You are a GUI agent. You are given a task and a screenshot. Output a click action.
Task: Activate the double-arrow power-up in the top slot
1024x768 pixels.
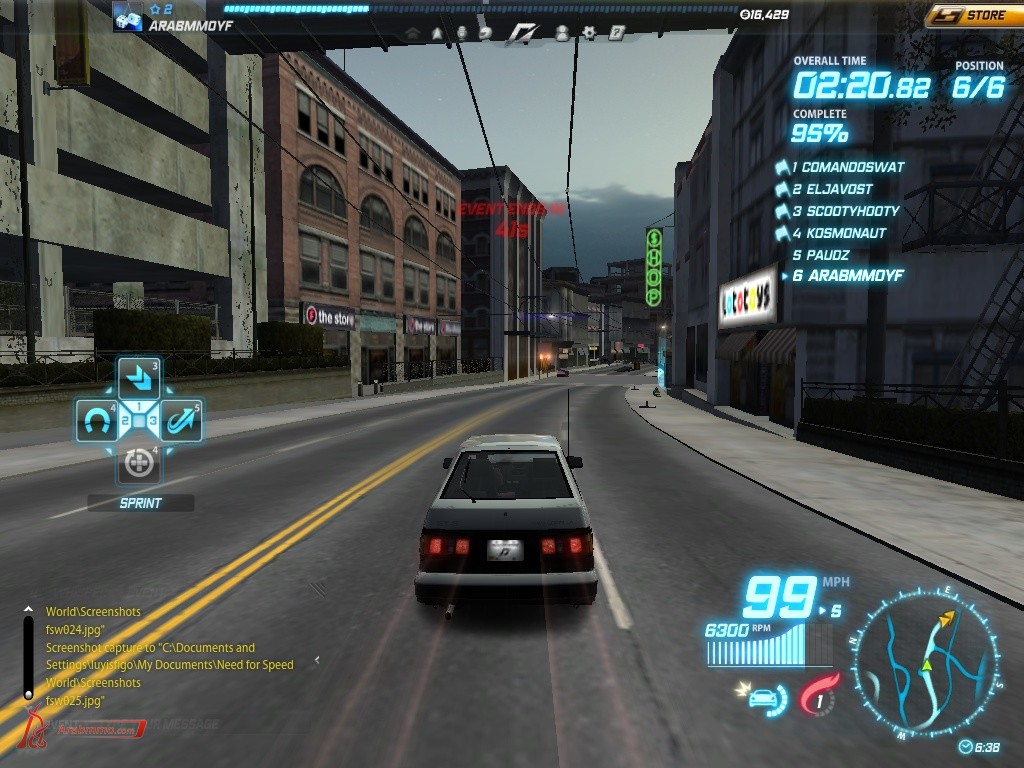(x=139, y=378)
